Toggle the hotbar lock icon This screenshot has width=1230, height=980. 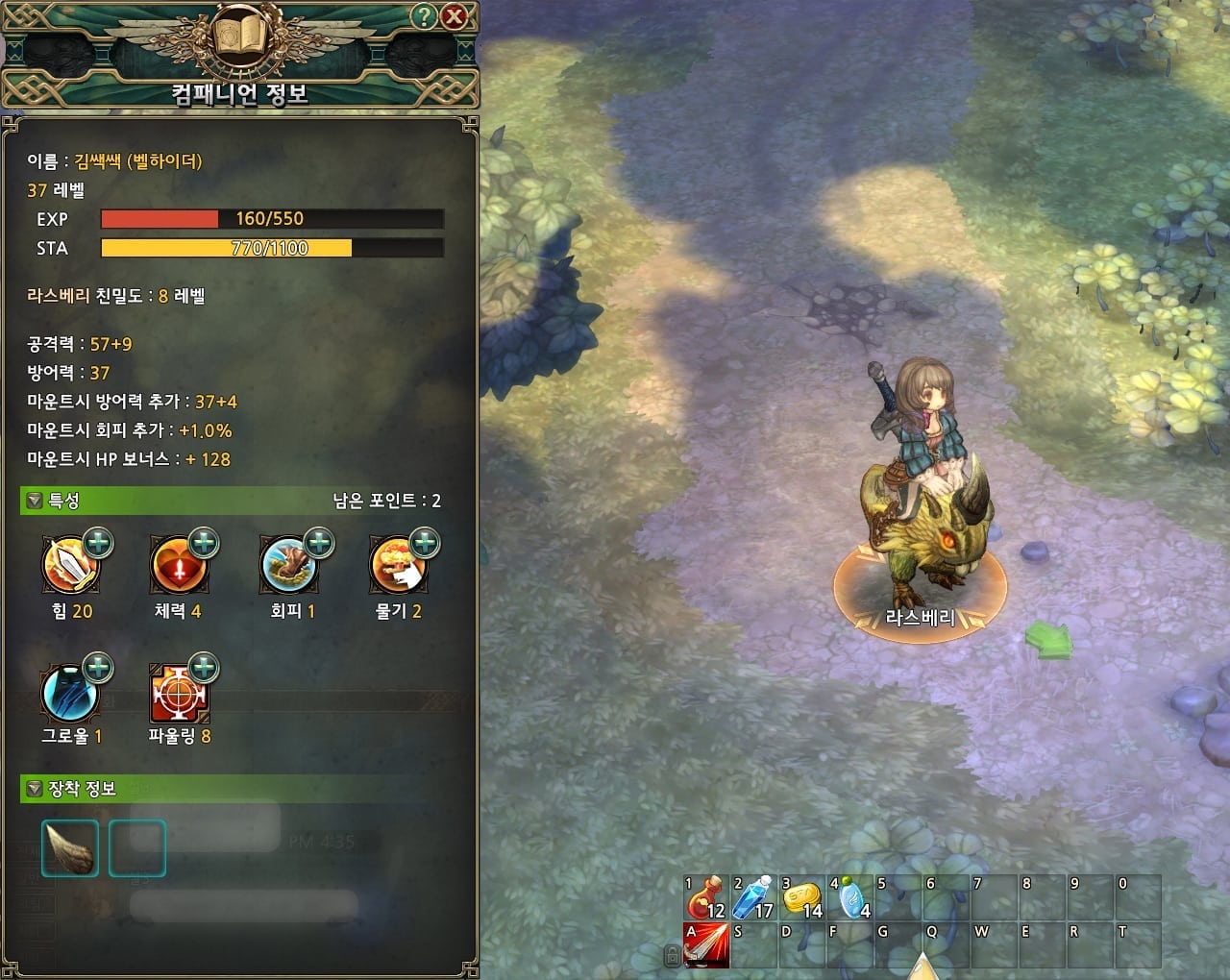(x=673, y=954)
